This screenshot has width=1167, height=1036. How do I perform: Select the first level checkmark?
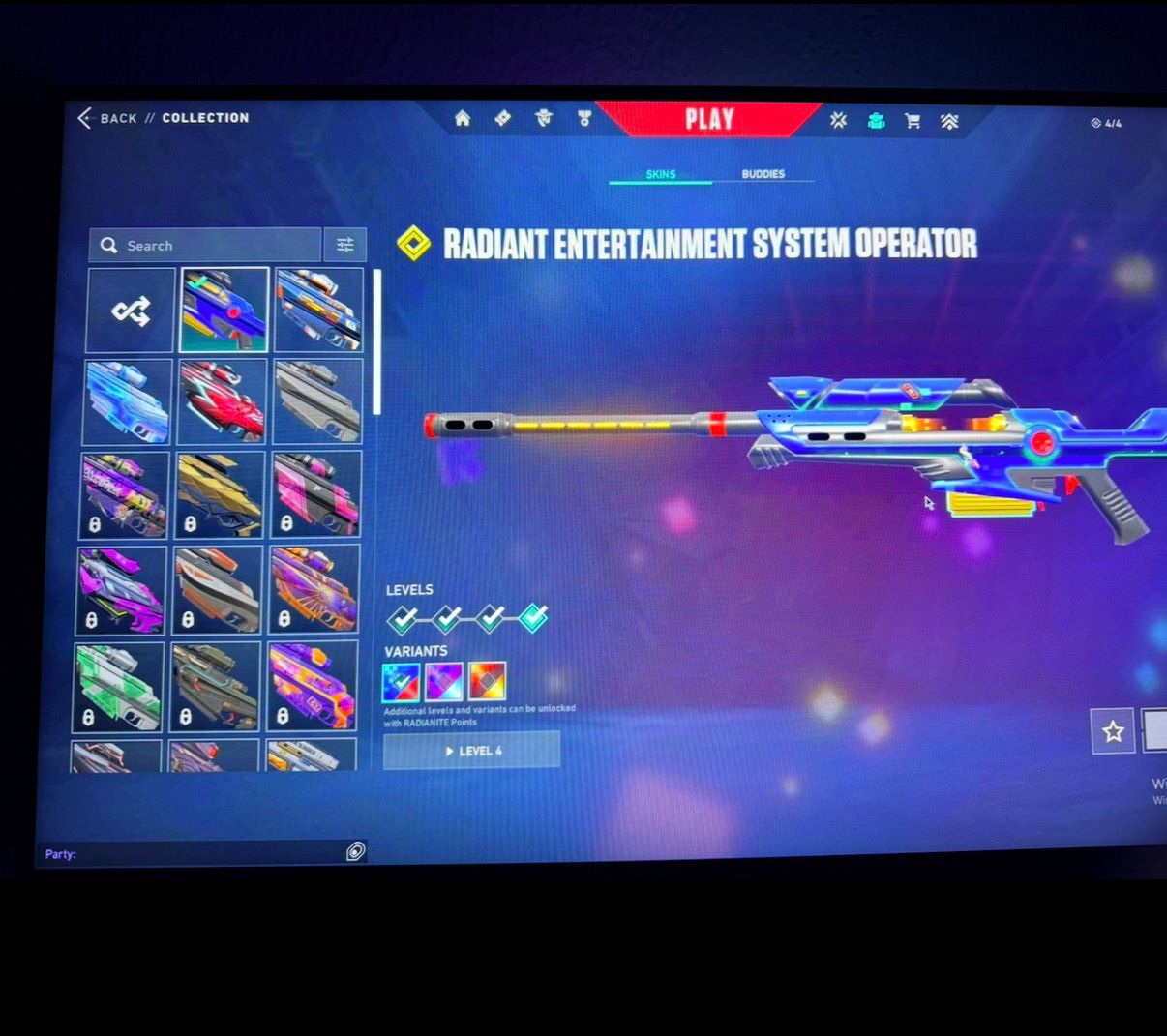click(403, 617)
